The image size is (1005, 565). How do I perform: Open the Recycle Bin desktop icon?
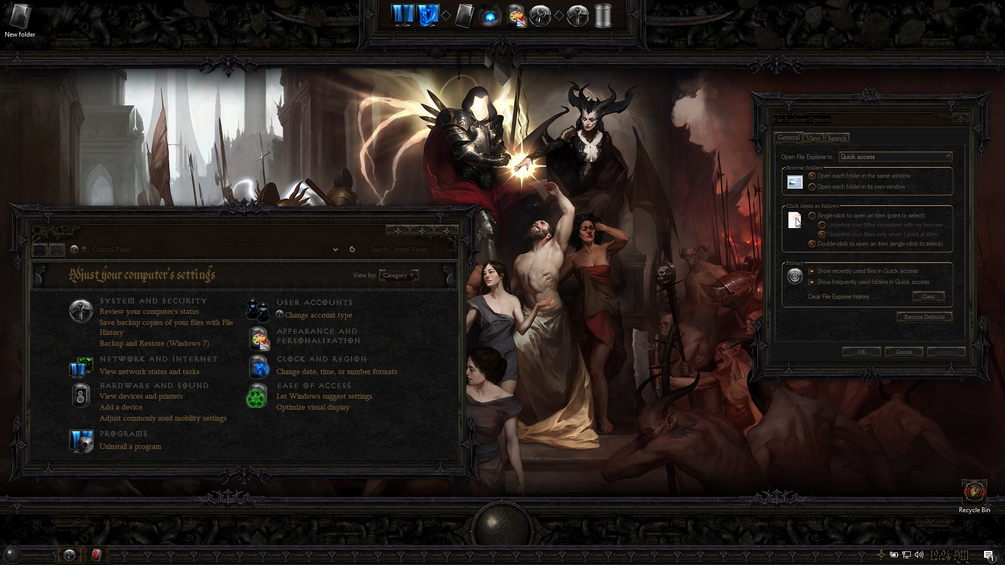(974, 492)
